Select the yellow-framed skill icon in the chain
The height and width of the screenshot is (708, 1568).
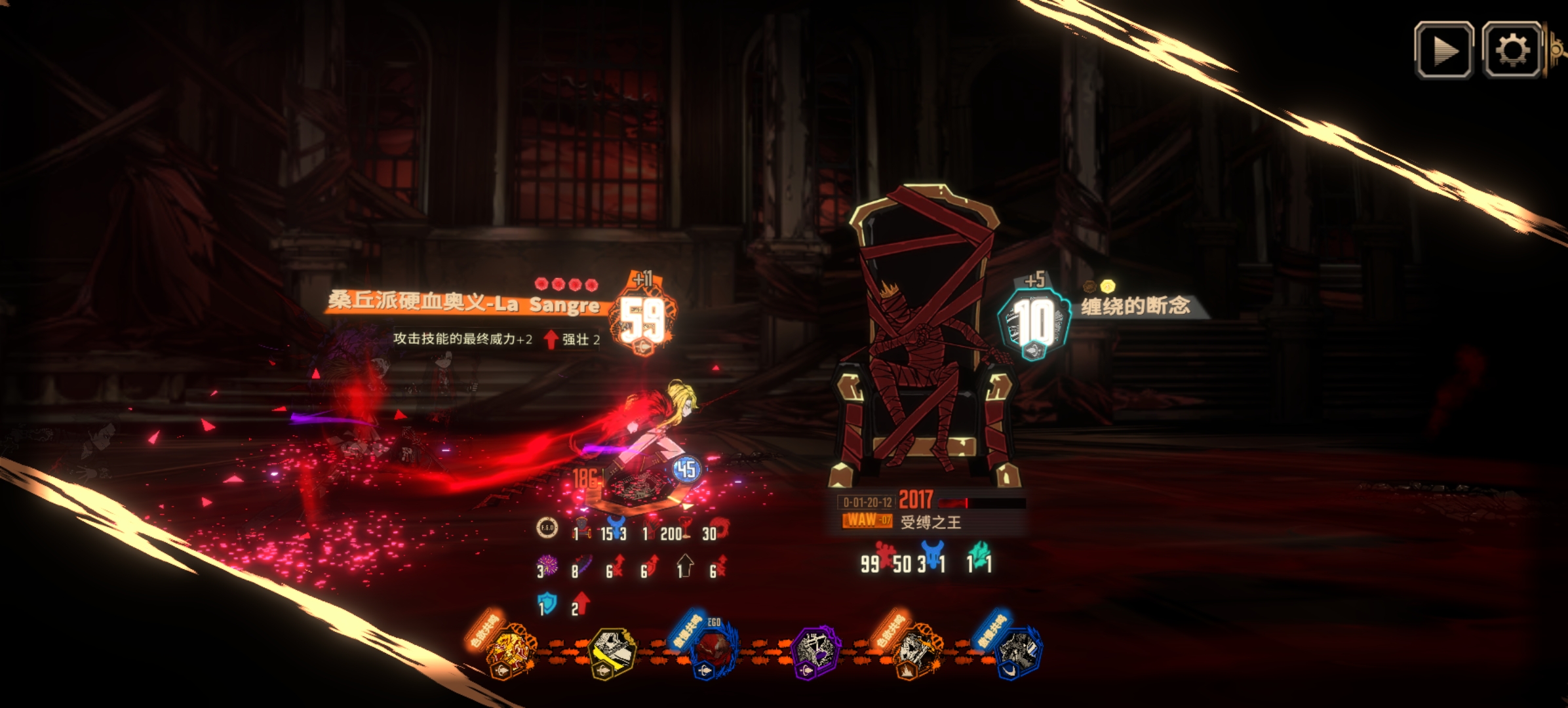tap(611, 651)
